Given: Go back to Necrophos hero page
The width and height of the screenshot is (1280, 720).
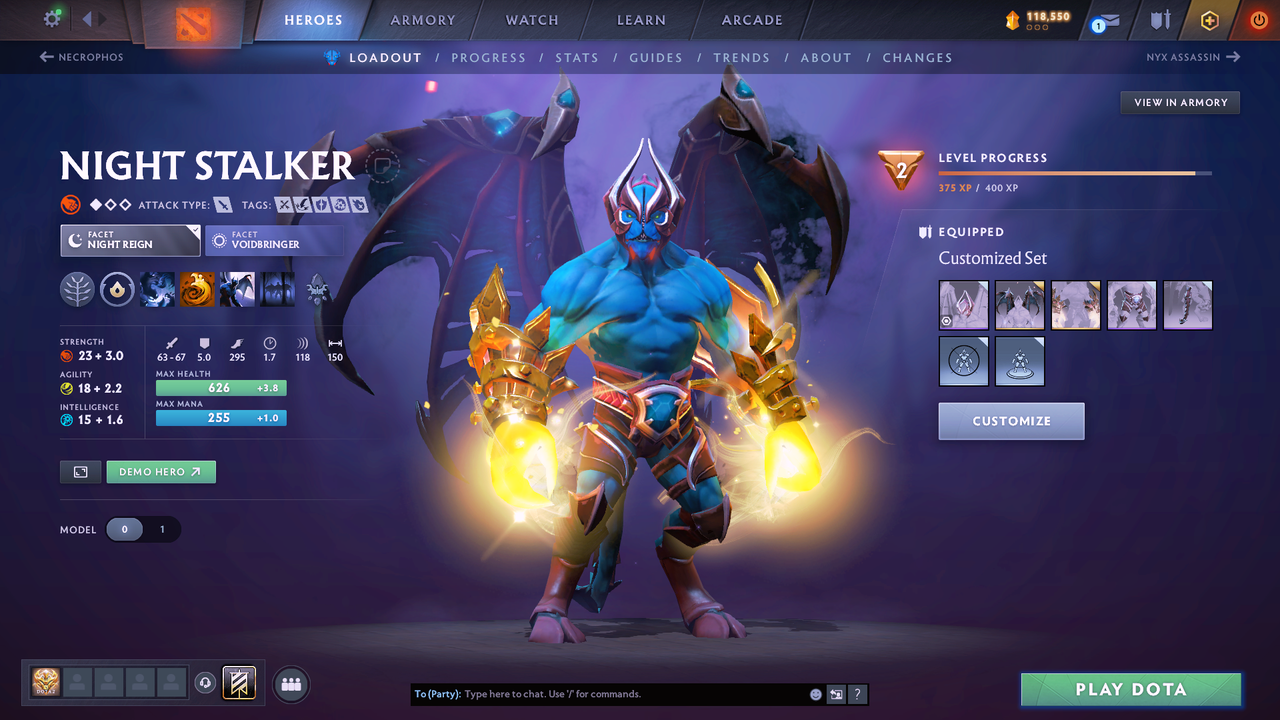Looking at the screenshot, I should [x=81, y=57].
